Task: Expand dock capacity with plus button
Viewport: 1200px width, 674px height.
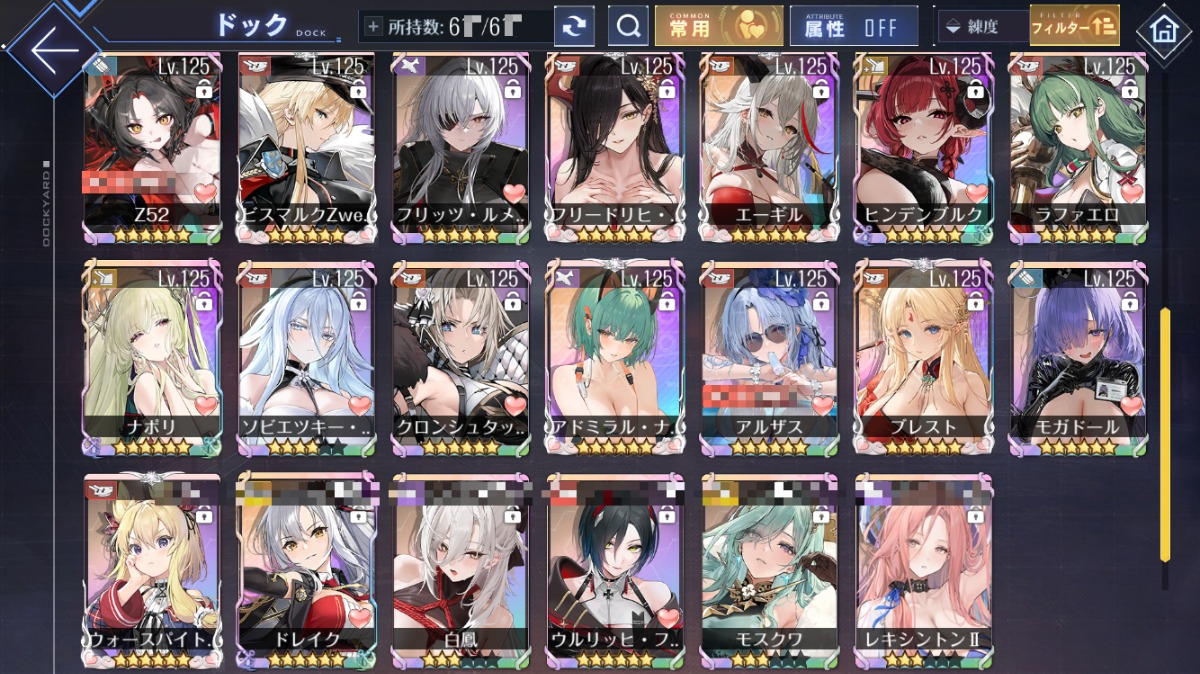Action: 374,27
